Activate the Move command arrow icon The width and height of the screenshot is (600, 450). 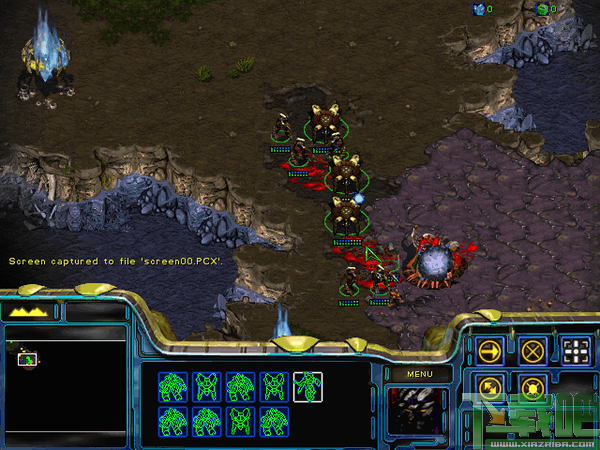click(490, 351)
